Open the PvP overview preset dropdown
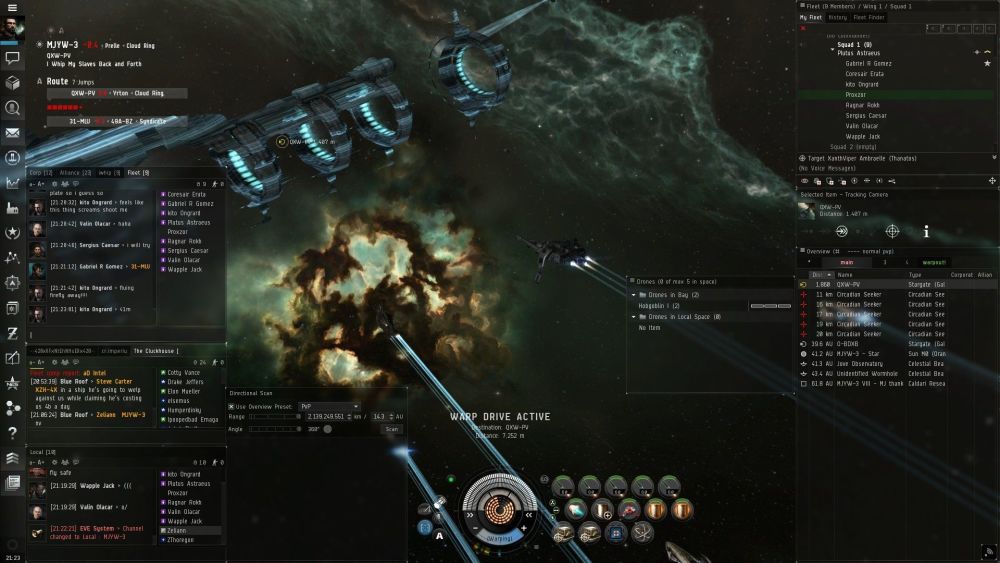This screenshot has height=563, width=1000. coord(329,406)
